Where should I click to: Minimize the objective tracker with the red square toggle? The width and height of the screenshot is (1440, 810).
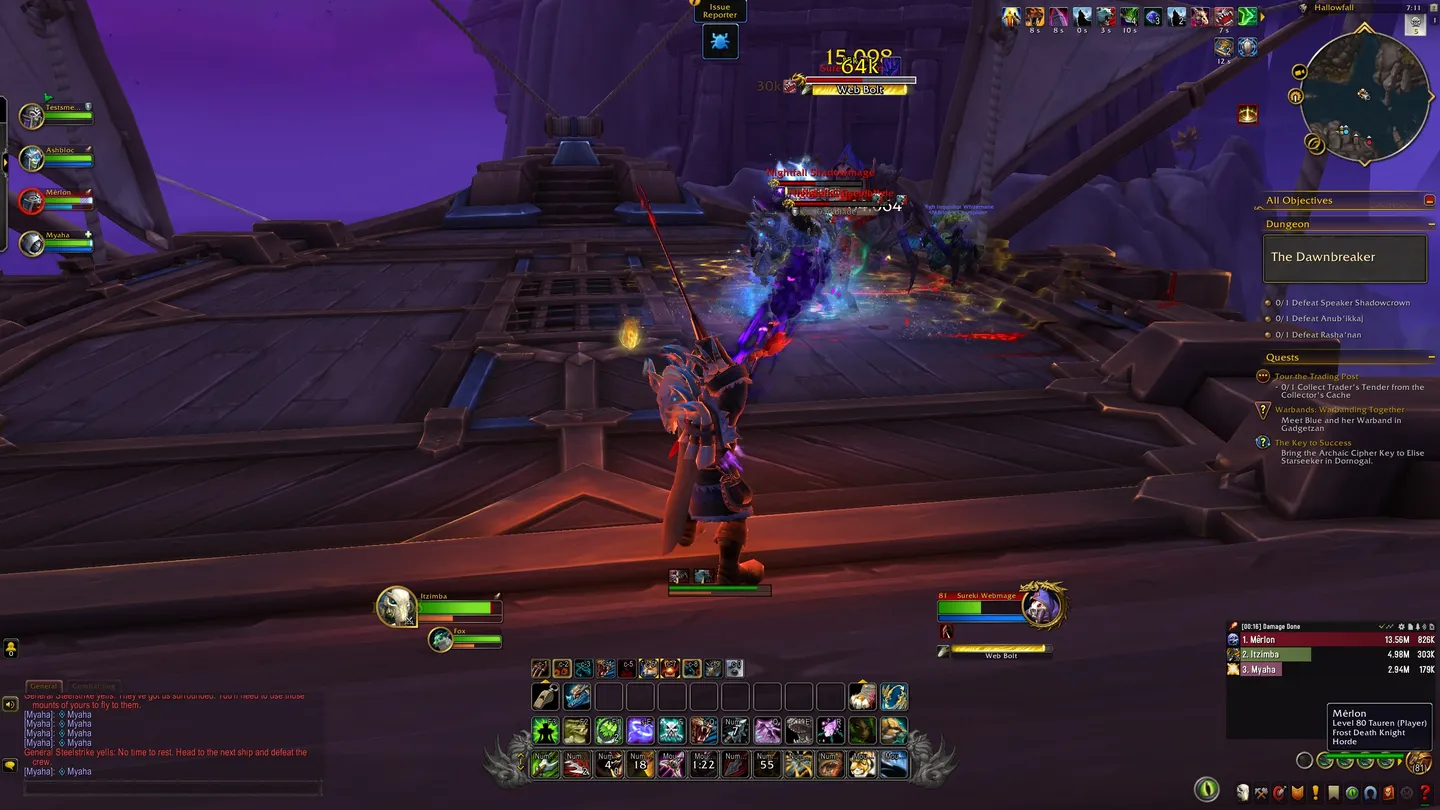[1430, 200]
